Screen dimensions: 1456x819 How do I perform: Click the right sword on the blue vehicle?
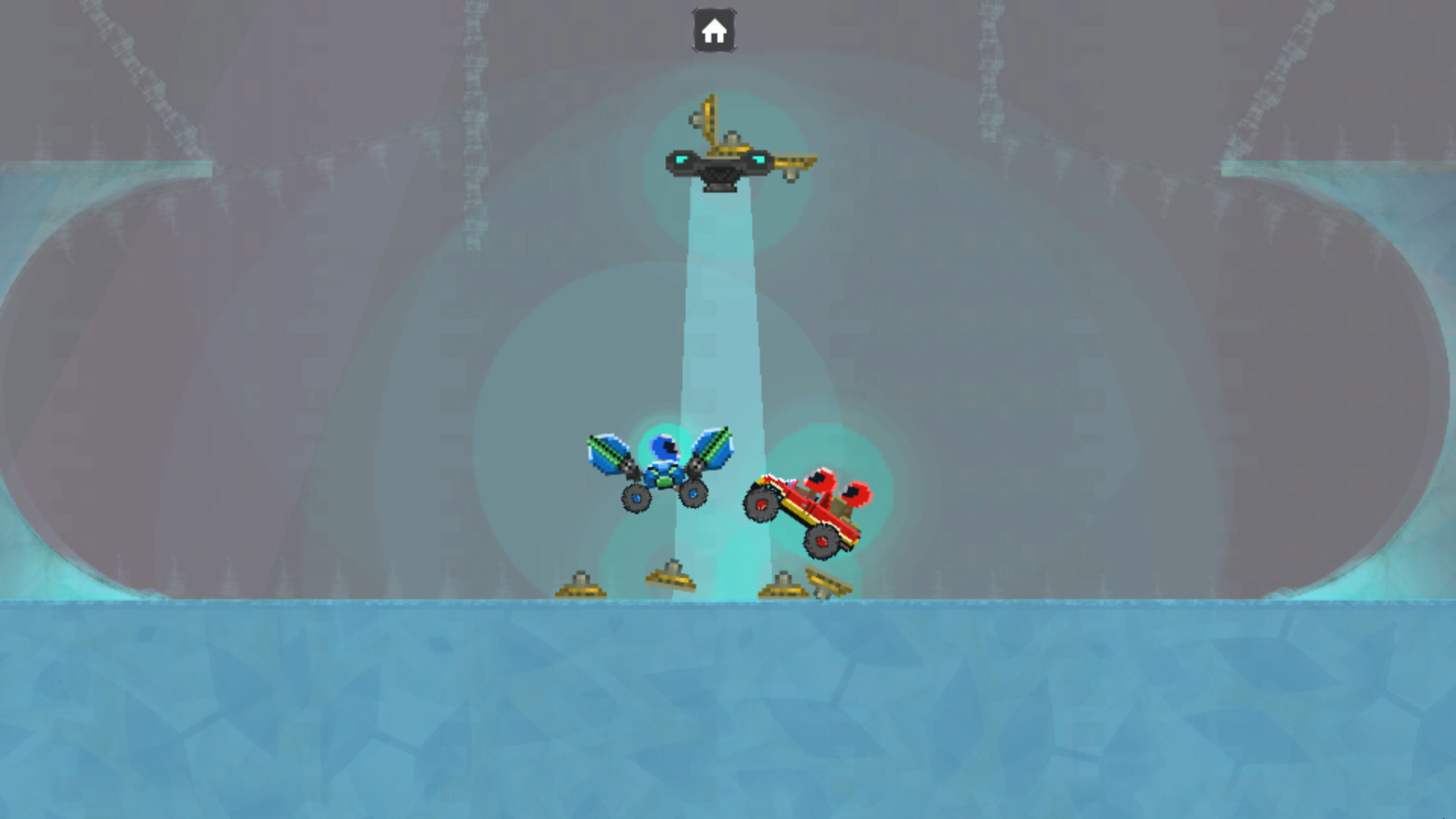pos(713,447)
